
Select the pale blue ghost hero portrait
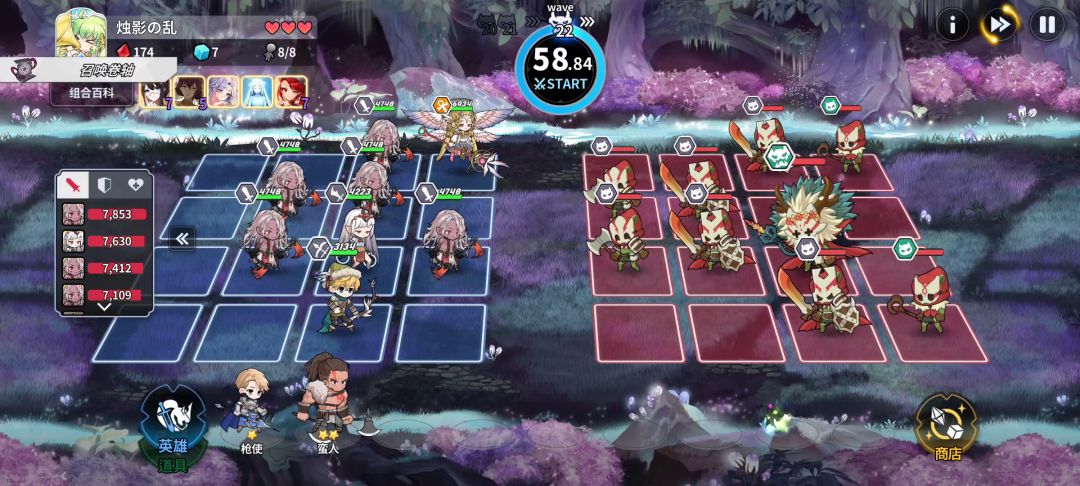point(257,92)
